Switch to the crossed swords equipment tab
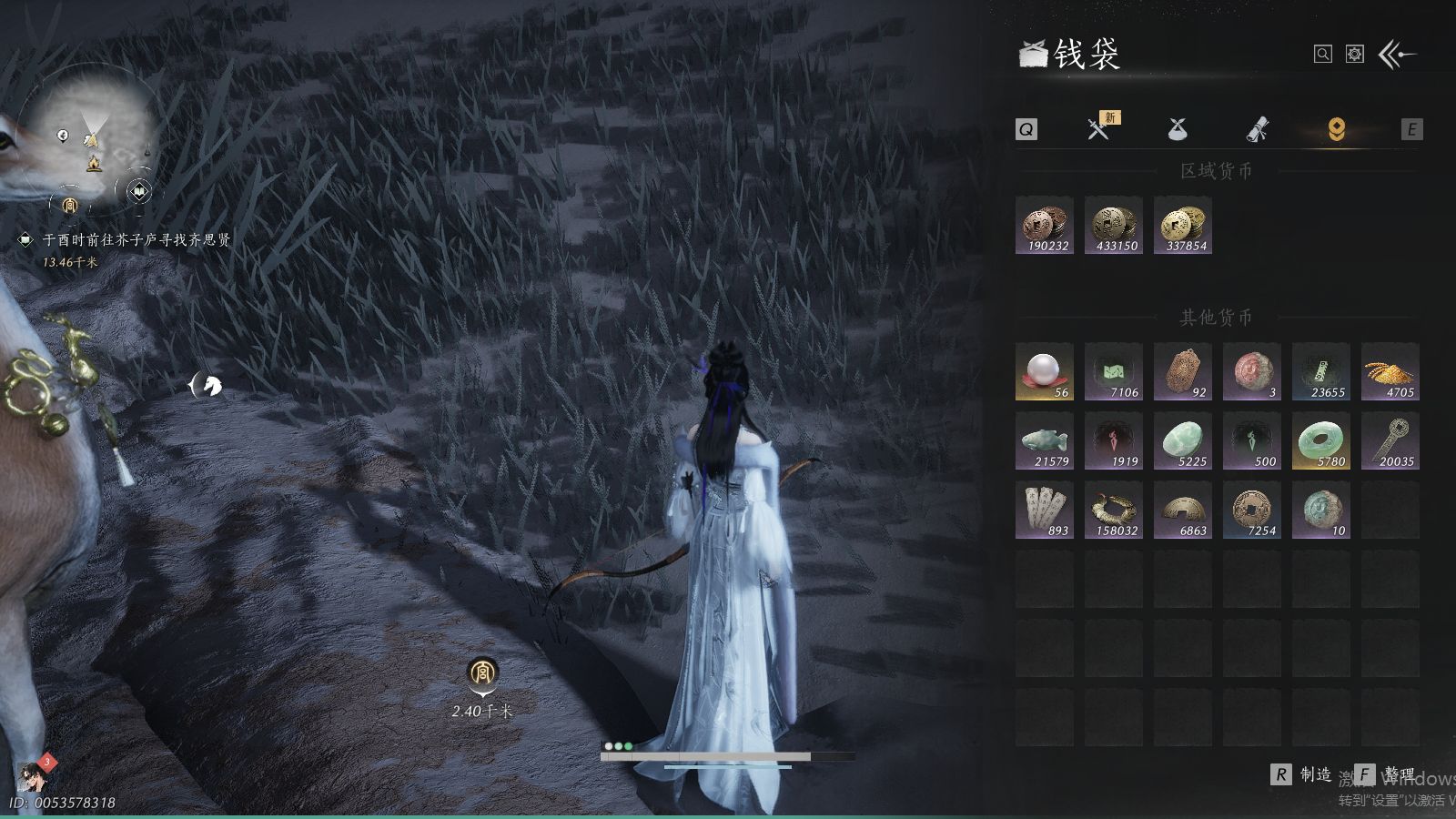1456x819 pixels. [x=1098, y=129]
